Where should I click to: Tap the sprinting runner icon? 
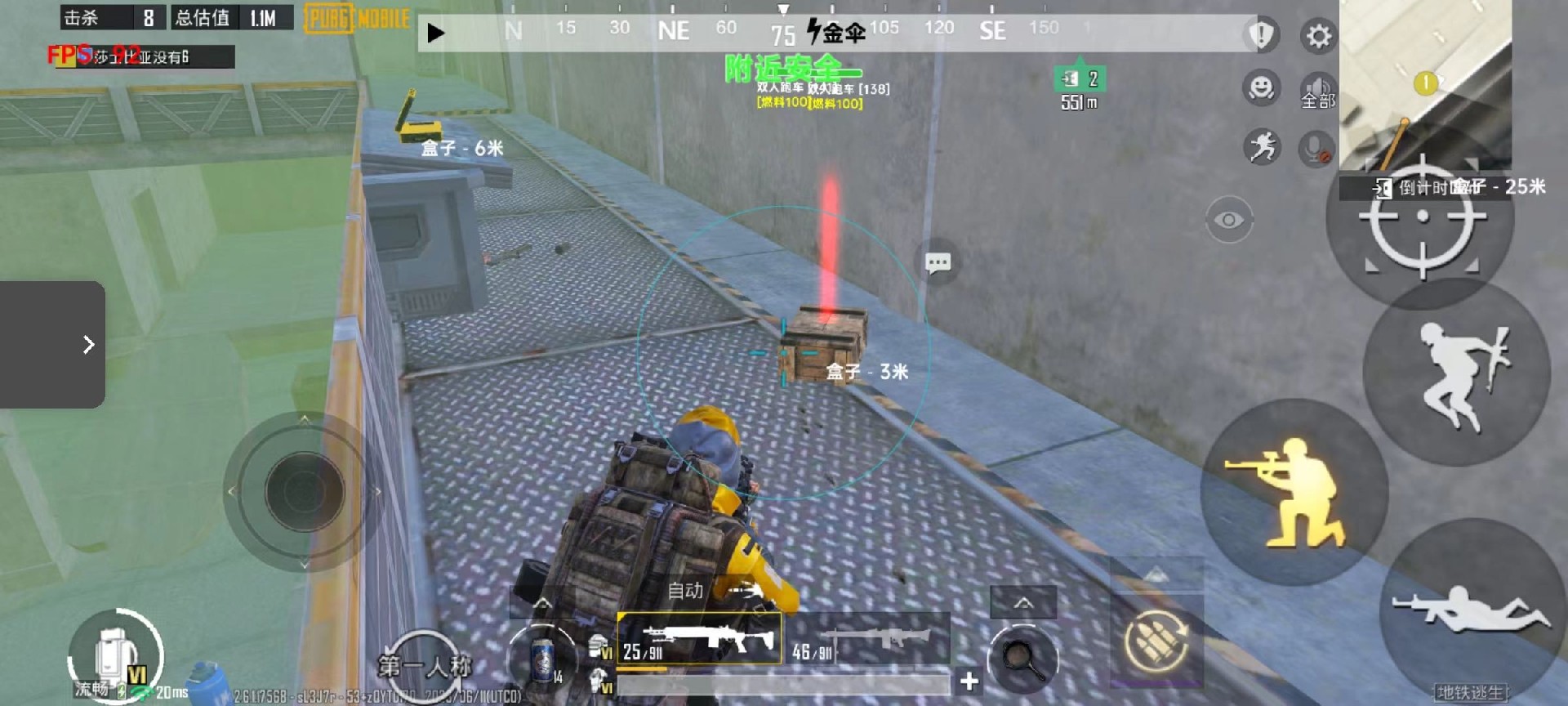click(x=1263, y=149)
